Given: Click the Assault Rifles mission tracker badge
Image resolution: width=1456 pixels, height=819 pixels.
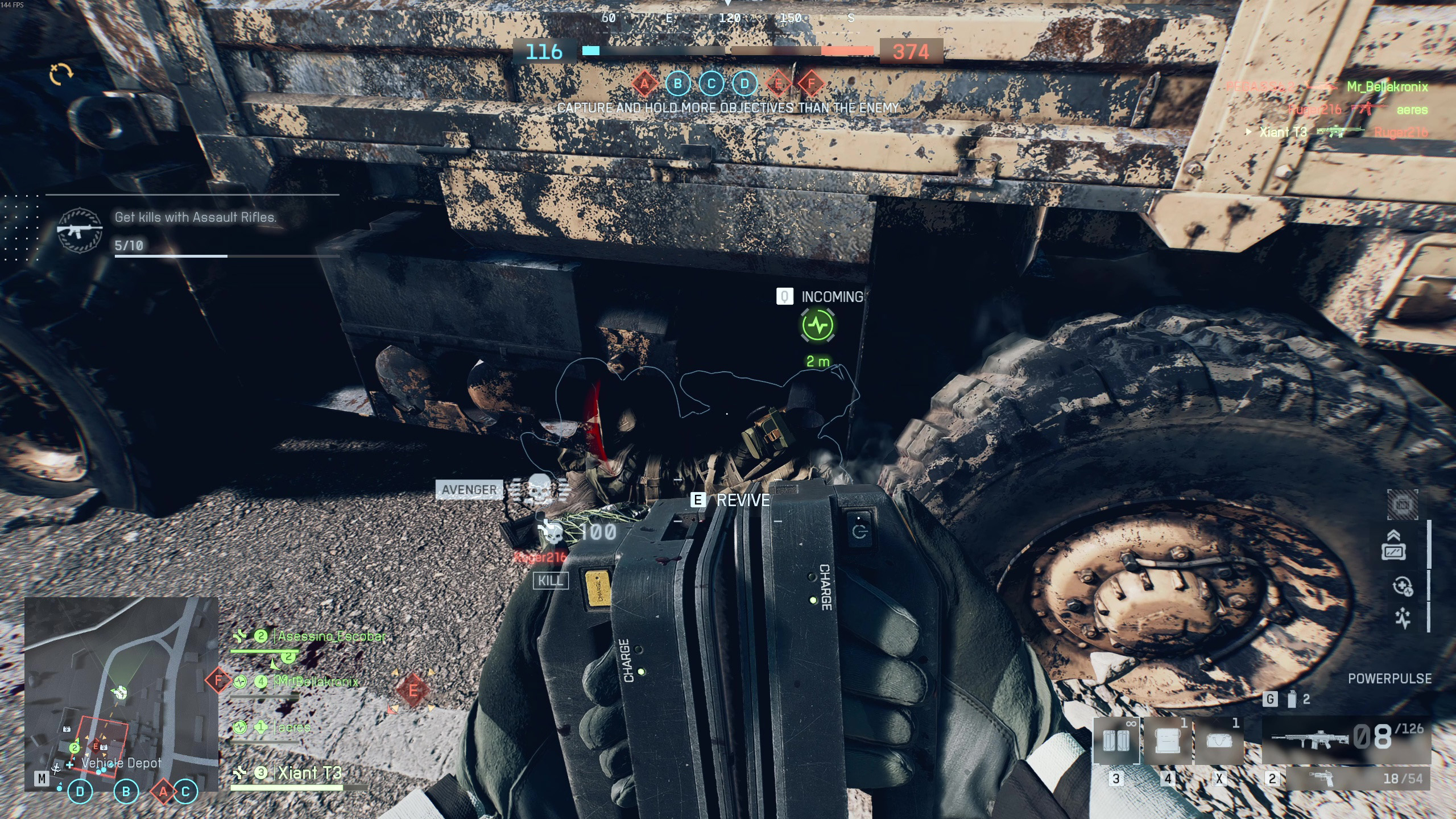Looking at the screenshot, I should [80, 231].
